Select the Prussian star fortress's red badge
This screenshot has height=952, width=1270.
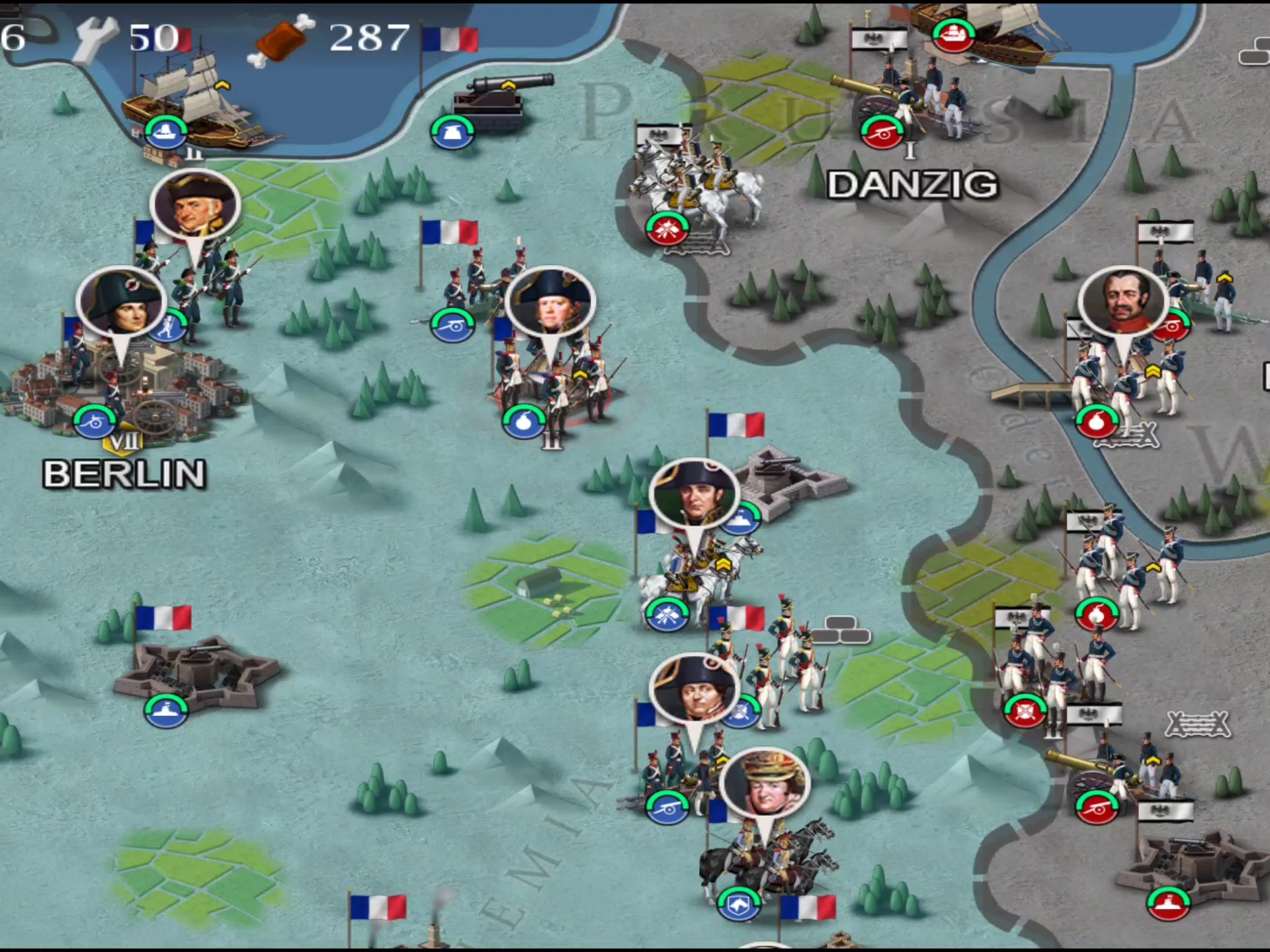(x=1168, y=904)
